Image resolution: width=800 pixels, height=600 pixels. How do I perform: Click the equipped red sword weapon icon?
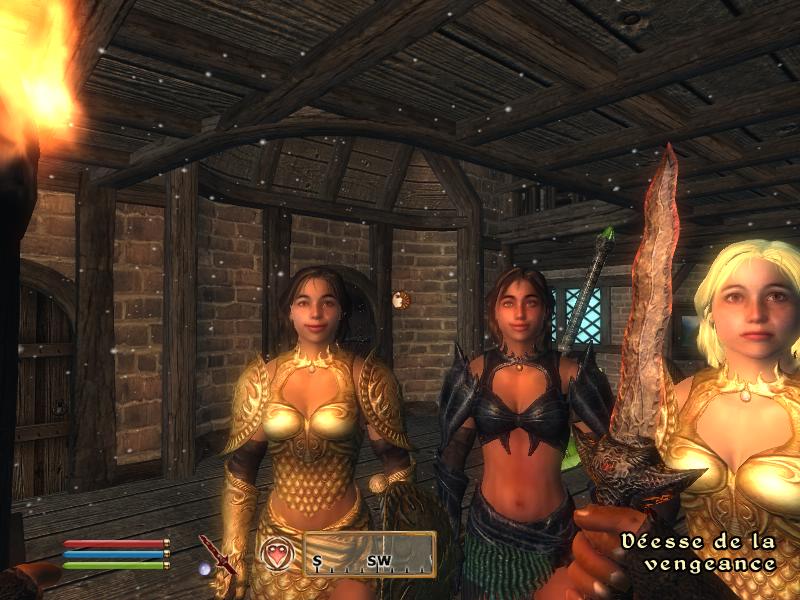point(217,555)
